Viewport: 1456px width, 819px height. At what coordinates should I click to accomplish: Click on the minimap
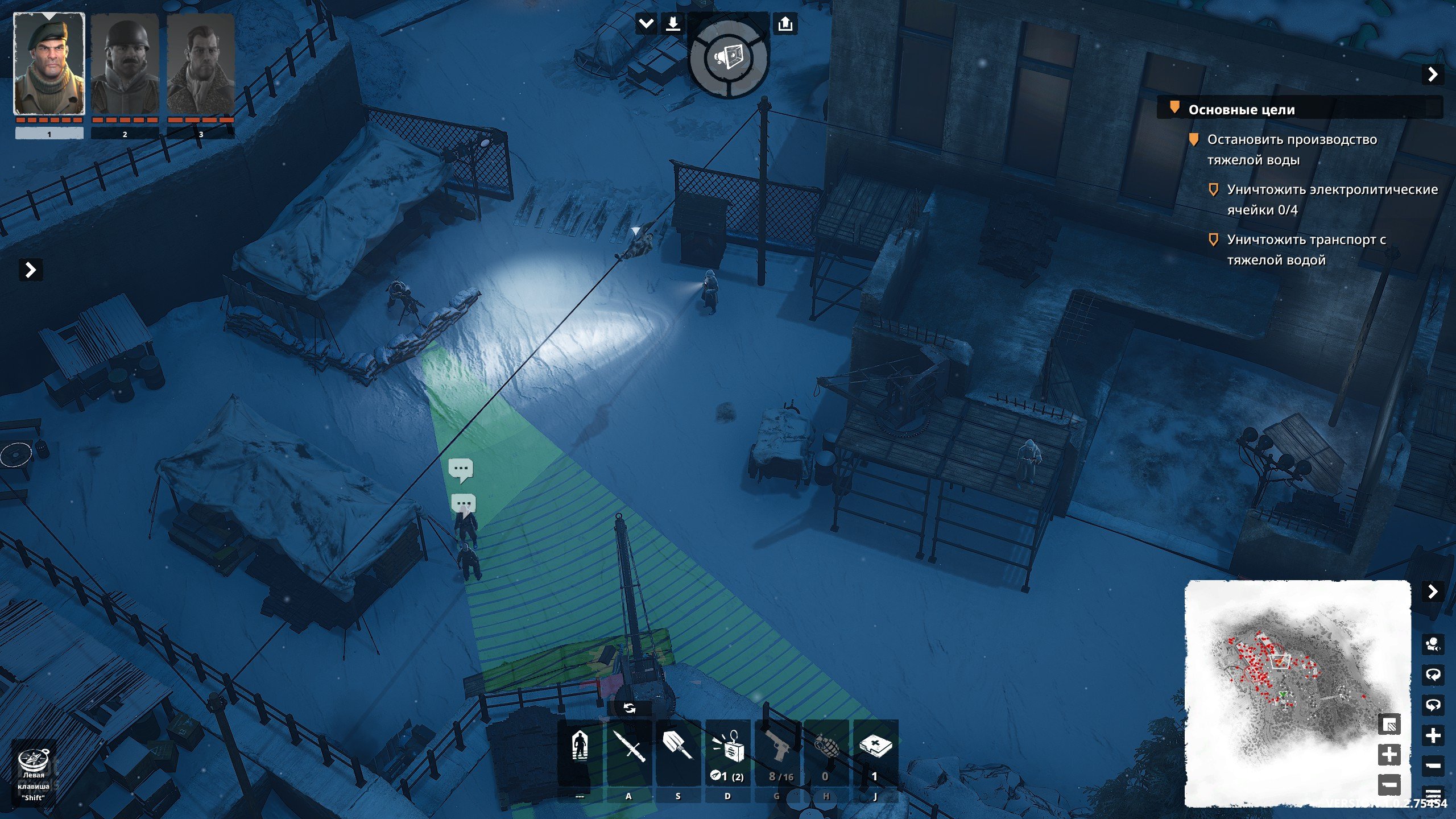[x=1297, y=693]
